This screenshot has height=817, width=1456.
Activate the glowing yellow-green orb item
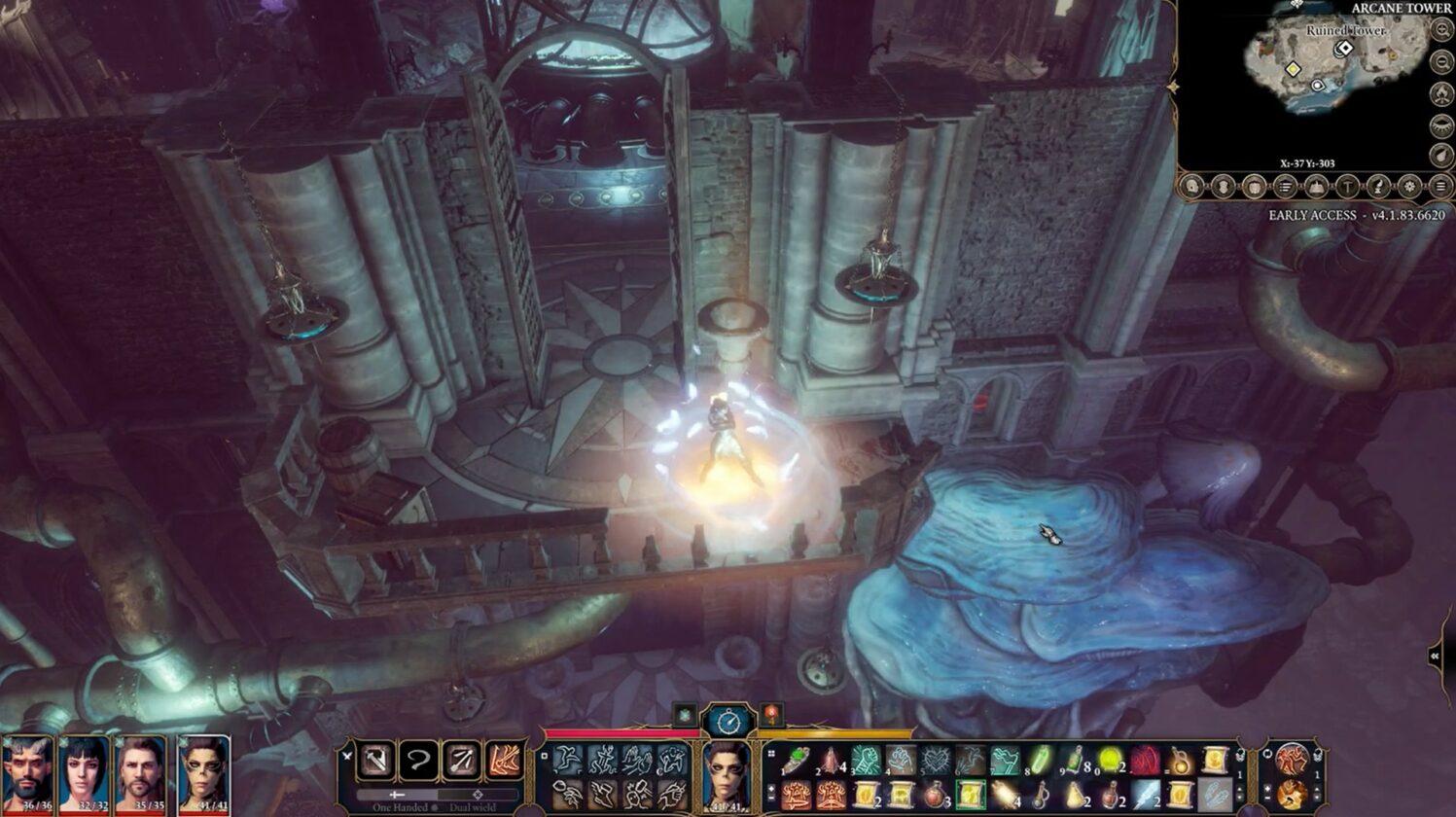(1110, 760)
